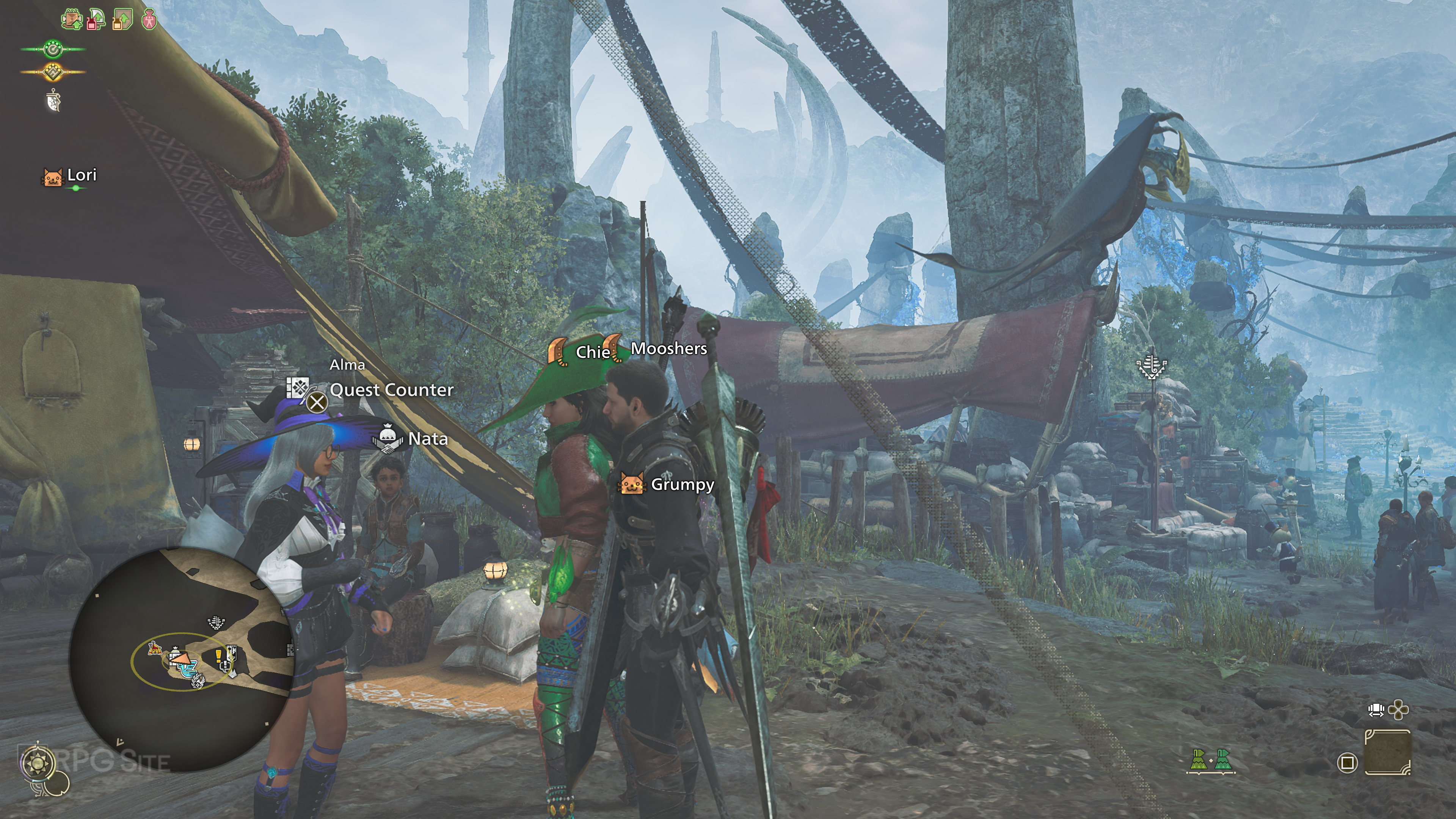
Task: Select the empty item bar slot
Action: click(1388, 752)
